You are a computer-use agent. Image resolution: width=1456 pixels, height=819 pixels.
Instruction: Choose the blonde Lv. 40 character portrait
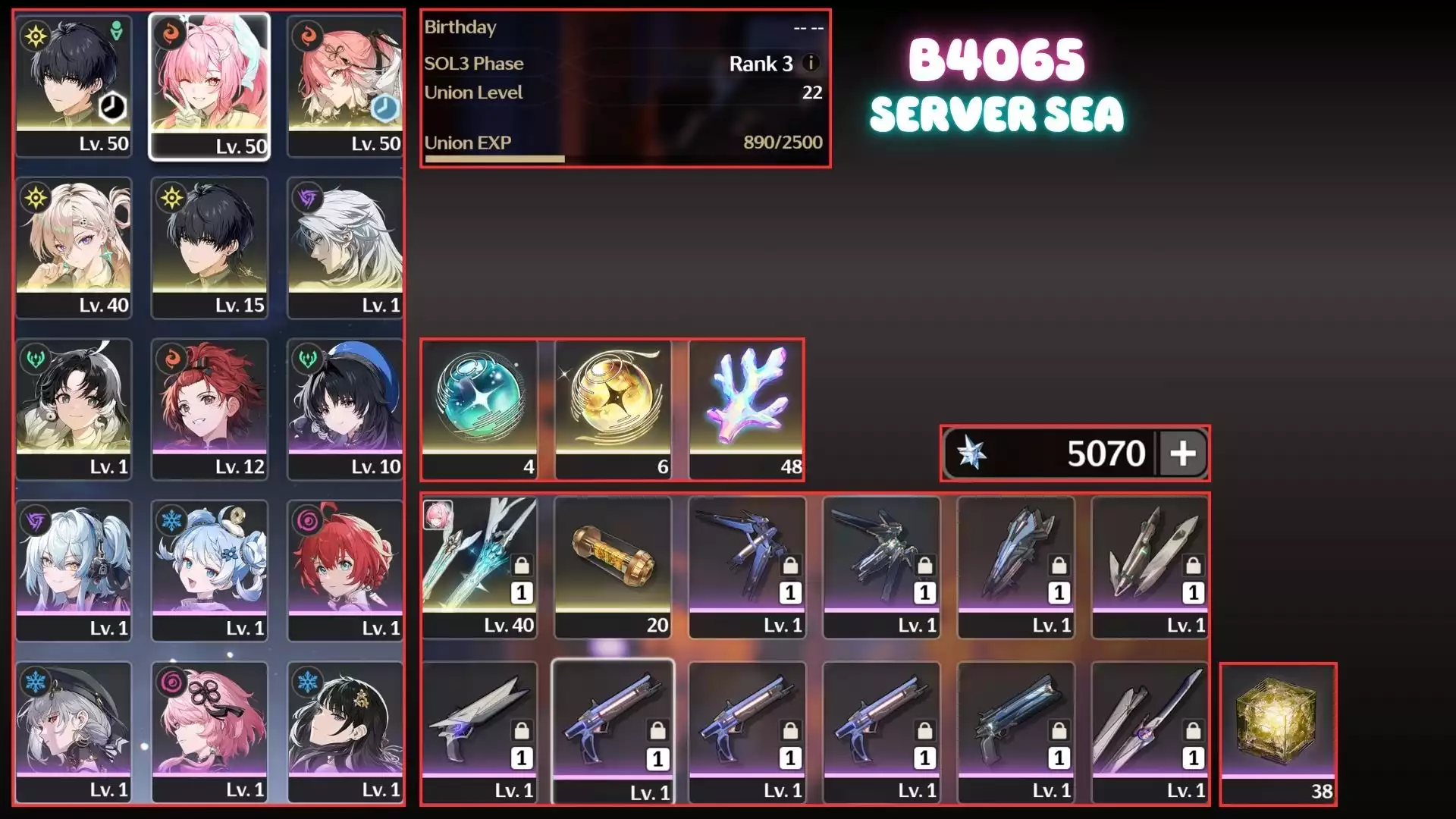coord(74,247)
